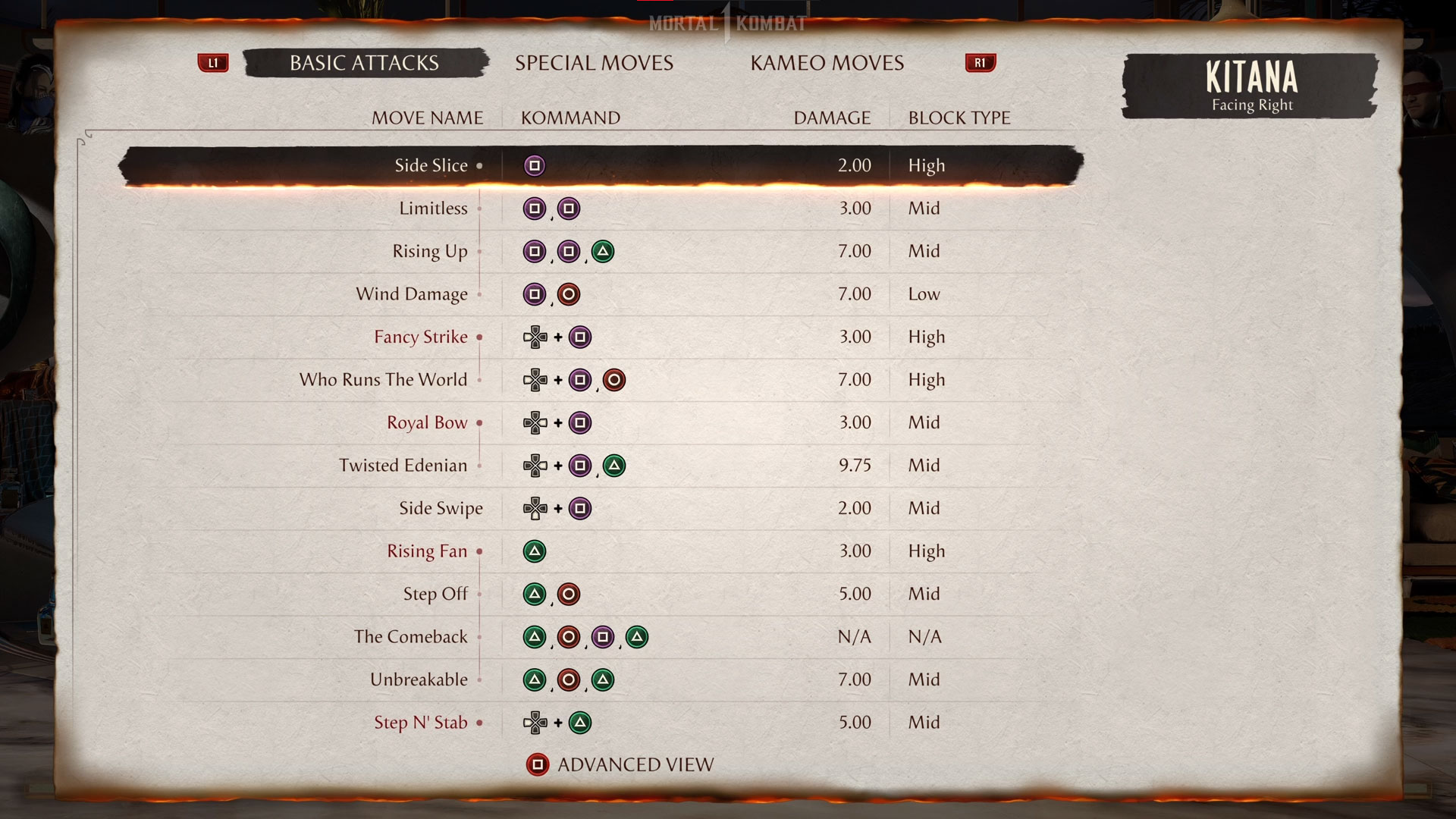This screenshot has height=819, width=1456.
Task: Click the triangle icon in Rising Fan's kommand
Action: click(535, 551)
